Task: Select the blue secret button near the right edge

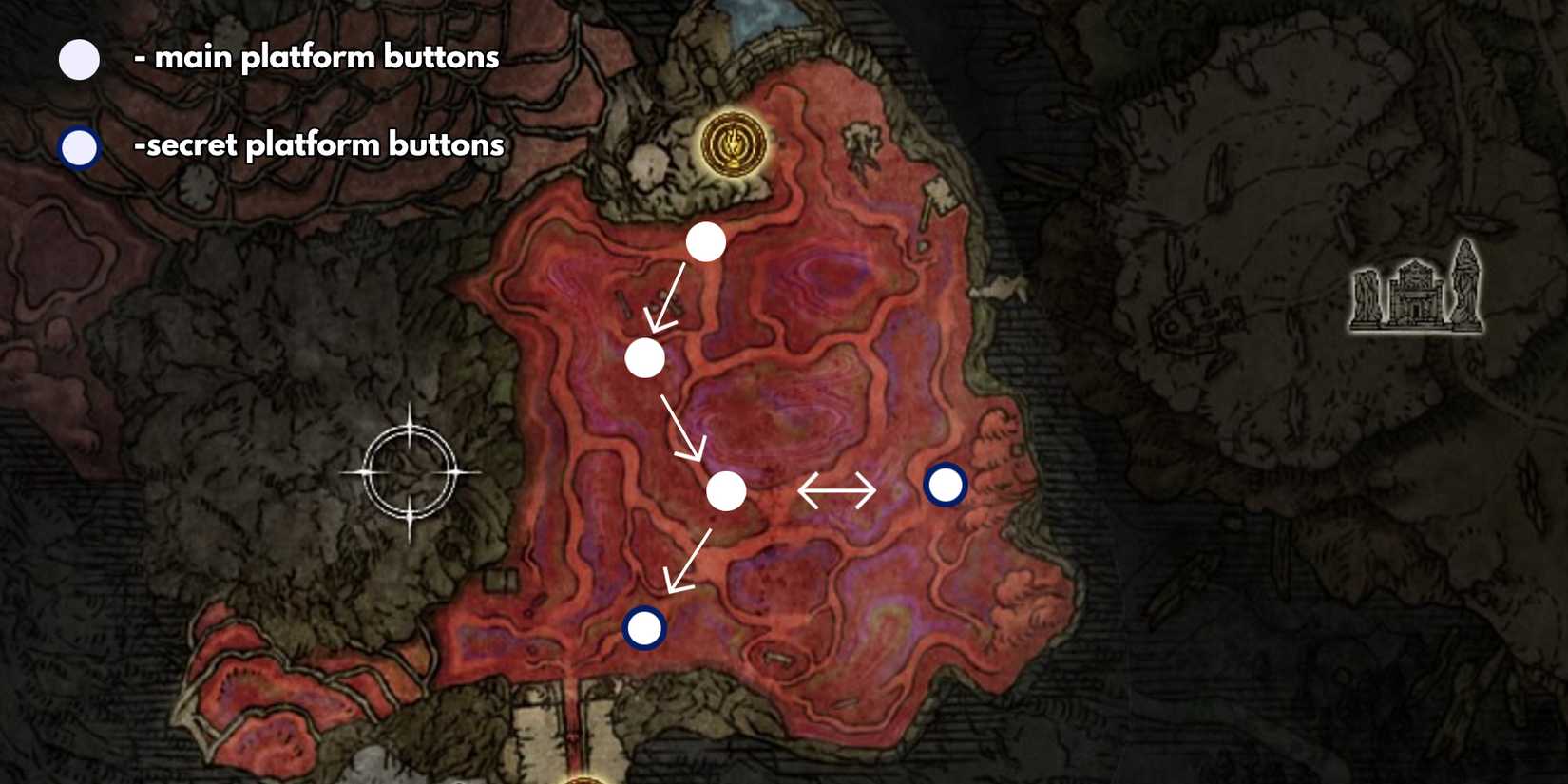Action: pyautogui.click(x=946, y=483)
